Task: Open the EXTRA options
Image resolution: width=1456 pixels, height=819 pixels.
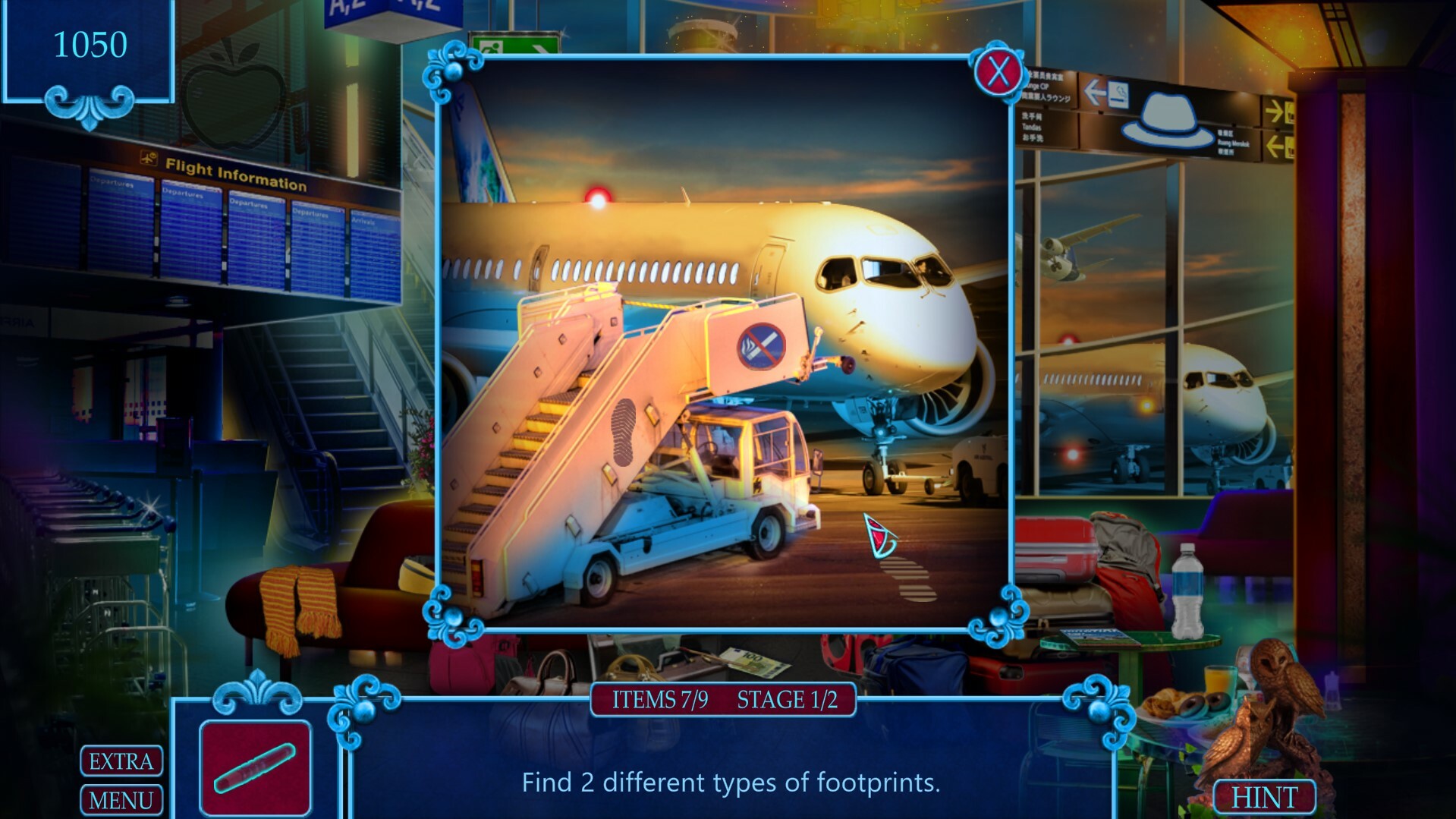Action: click(x=121, y=761)
